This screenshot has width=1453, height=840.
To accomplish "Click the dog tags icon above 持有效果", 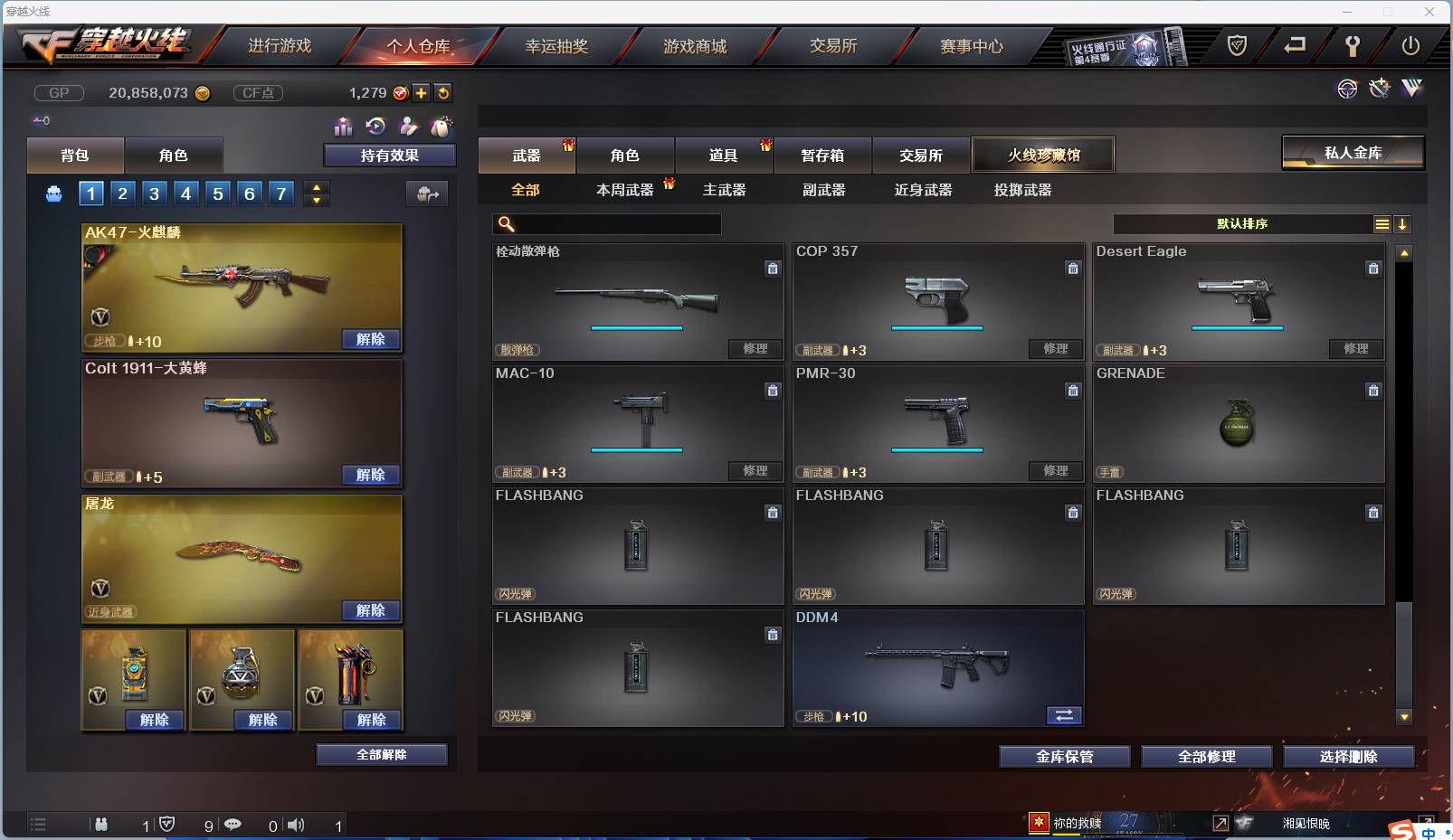I will point(442,127).
